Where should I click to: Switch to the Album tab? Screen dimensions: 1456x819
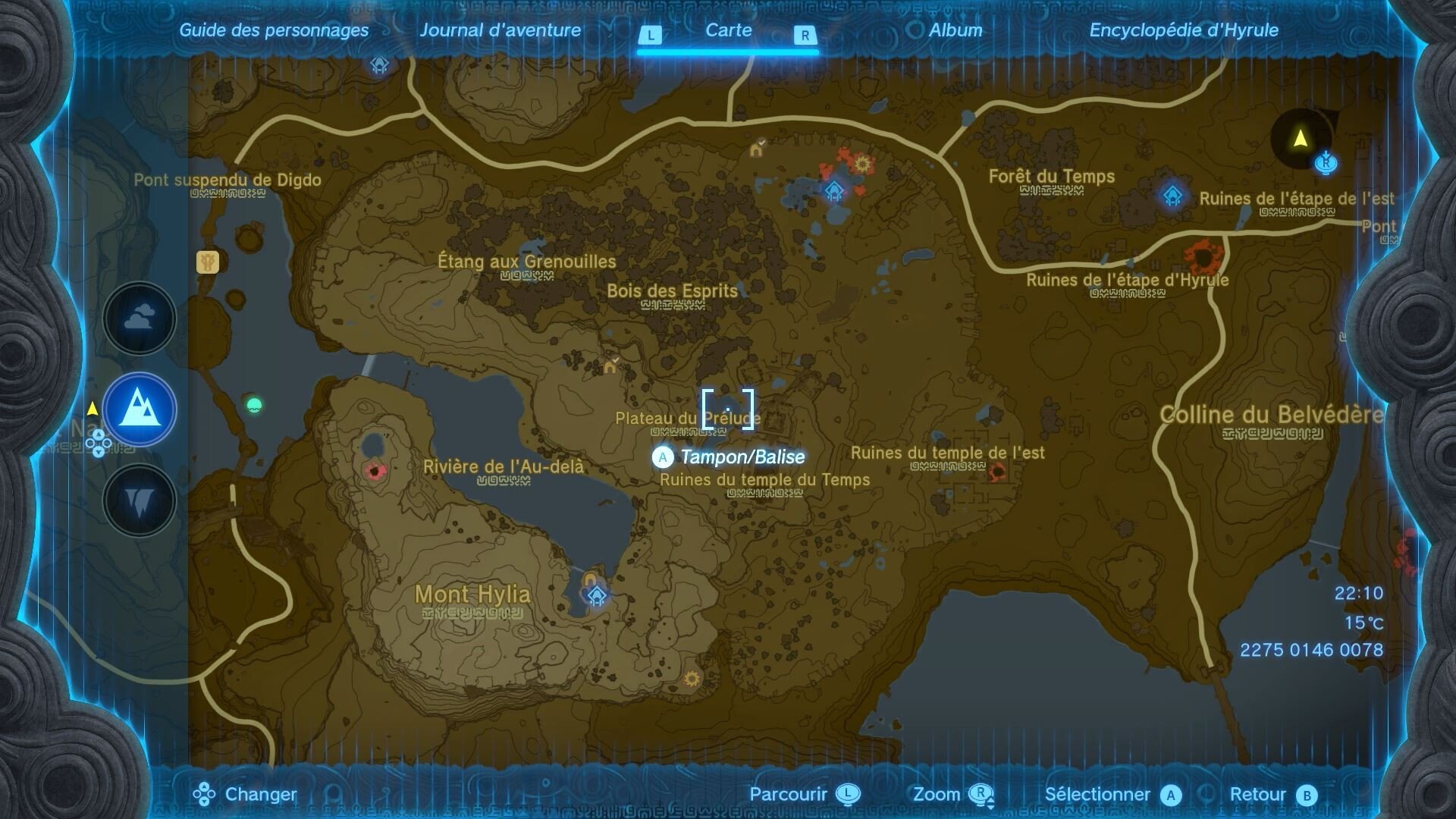tap(955, 31)
